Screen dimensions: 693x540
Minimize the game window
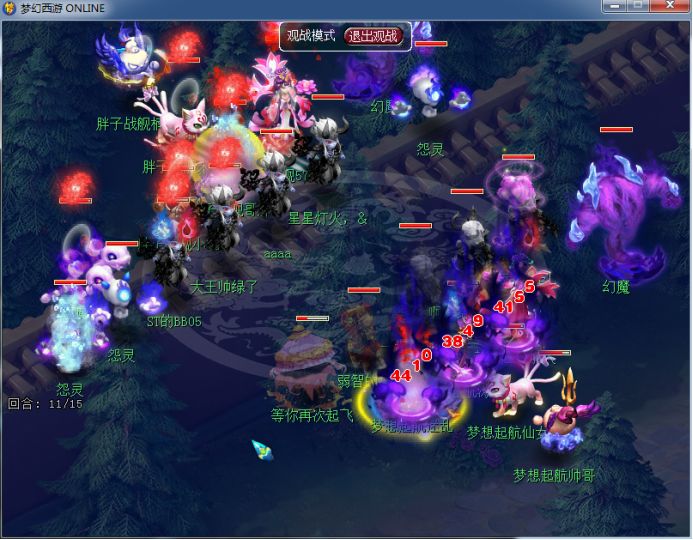click(614, 7)
